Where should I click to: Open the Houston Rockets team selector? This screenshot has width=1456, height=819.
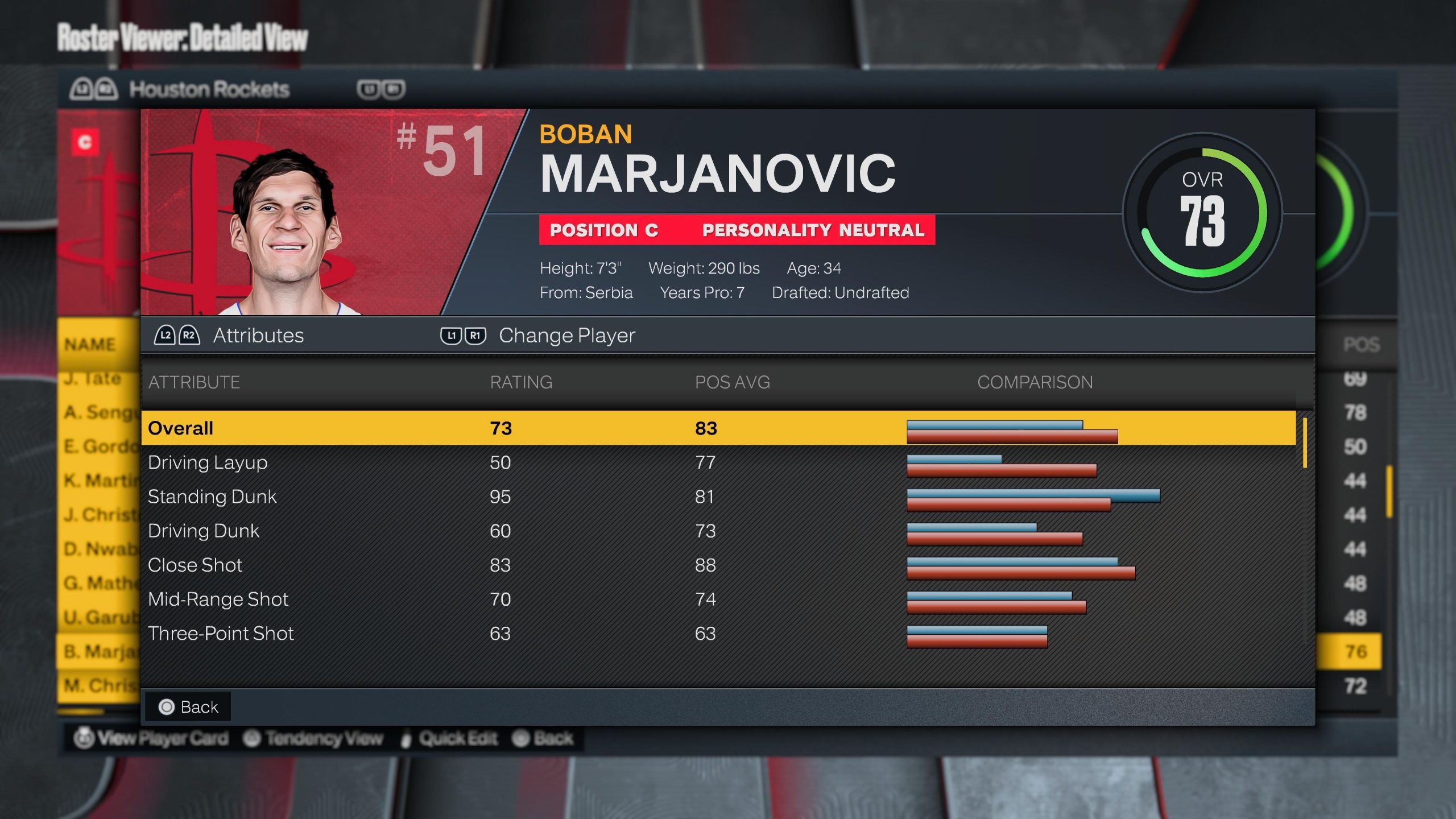coord(209,89)
